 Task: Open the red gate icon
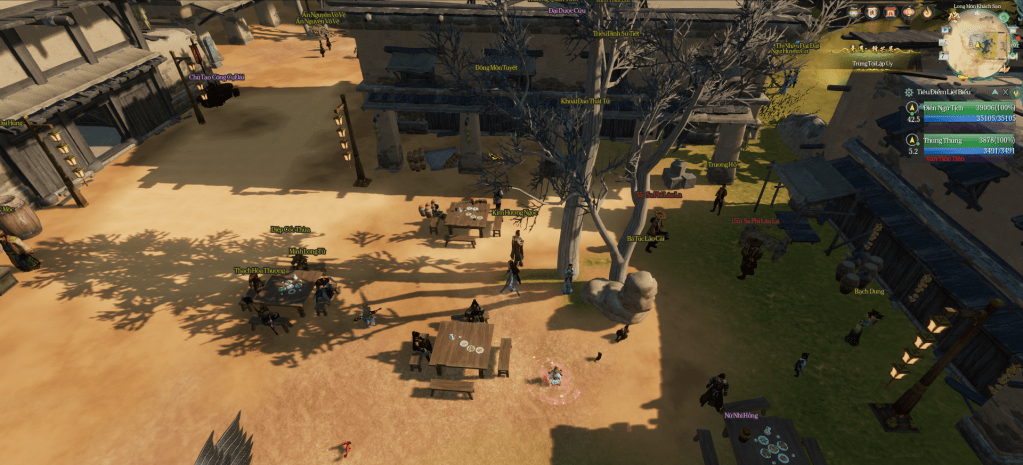(890, 12)
